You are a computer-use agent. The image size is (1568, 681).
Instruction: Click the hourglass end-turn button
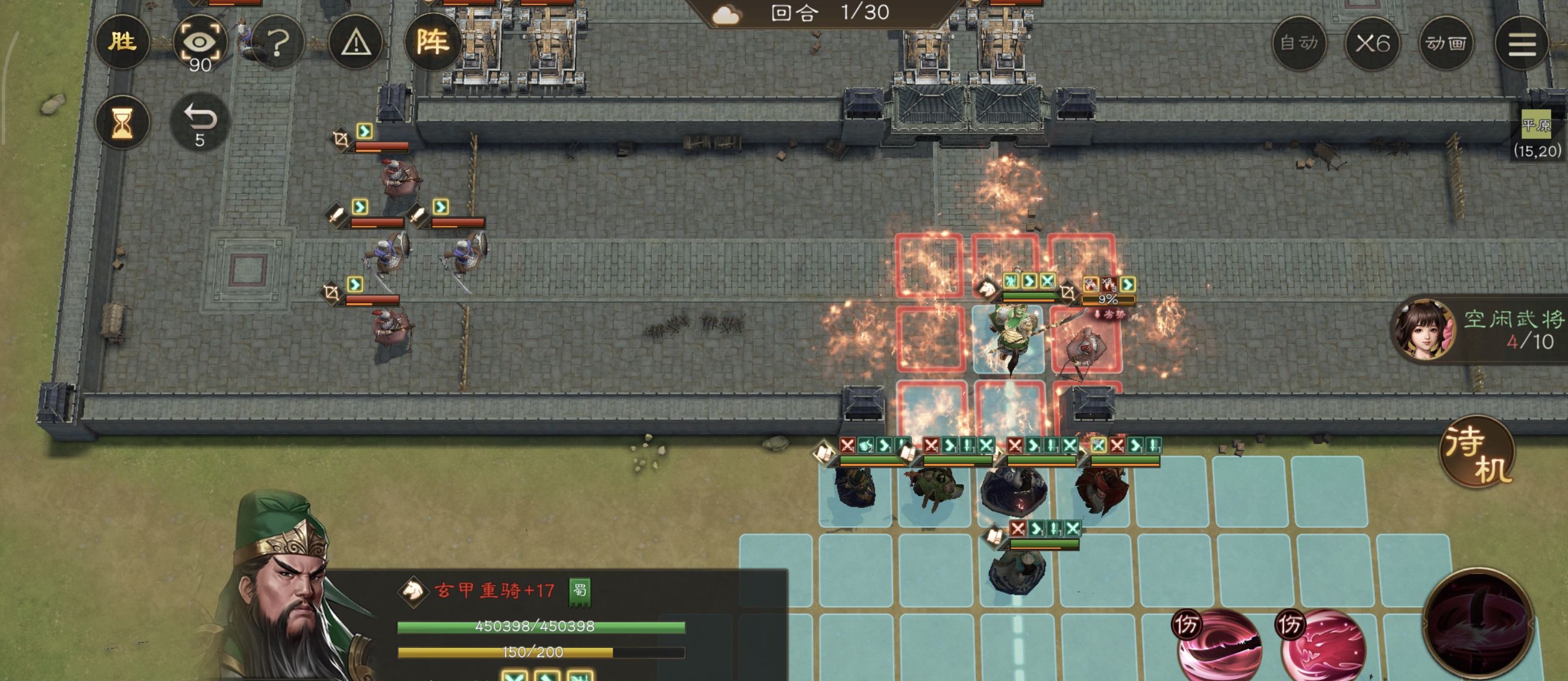(x=122, y=122)
